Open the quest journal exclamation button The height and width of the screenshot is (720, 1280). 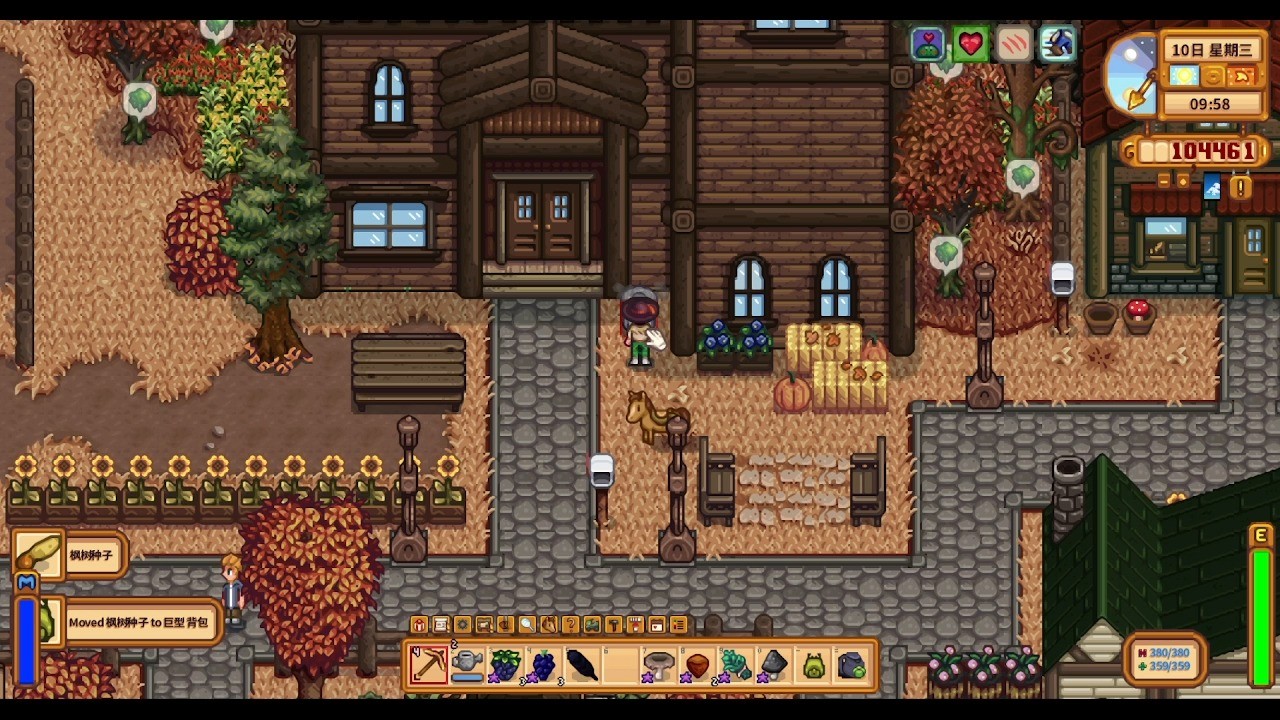pyautogui.click(x=1240, y=187)
